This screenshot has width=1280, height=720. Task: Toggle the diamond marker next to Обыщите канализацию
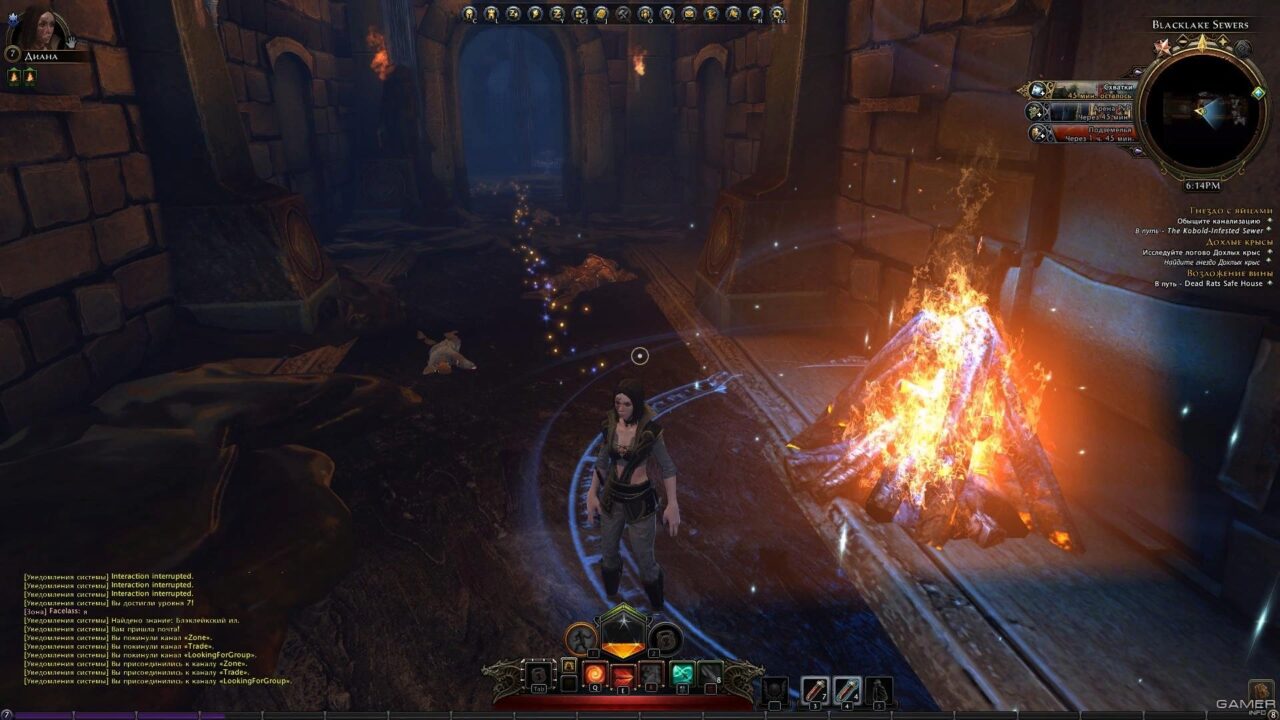(1270, 221)
